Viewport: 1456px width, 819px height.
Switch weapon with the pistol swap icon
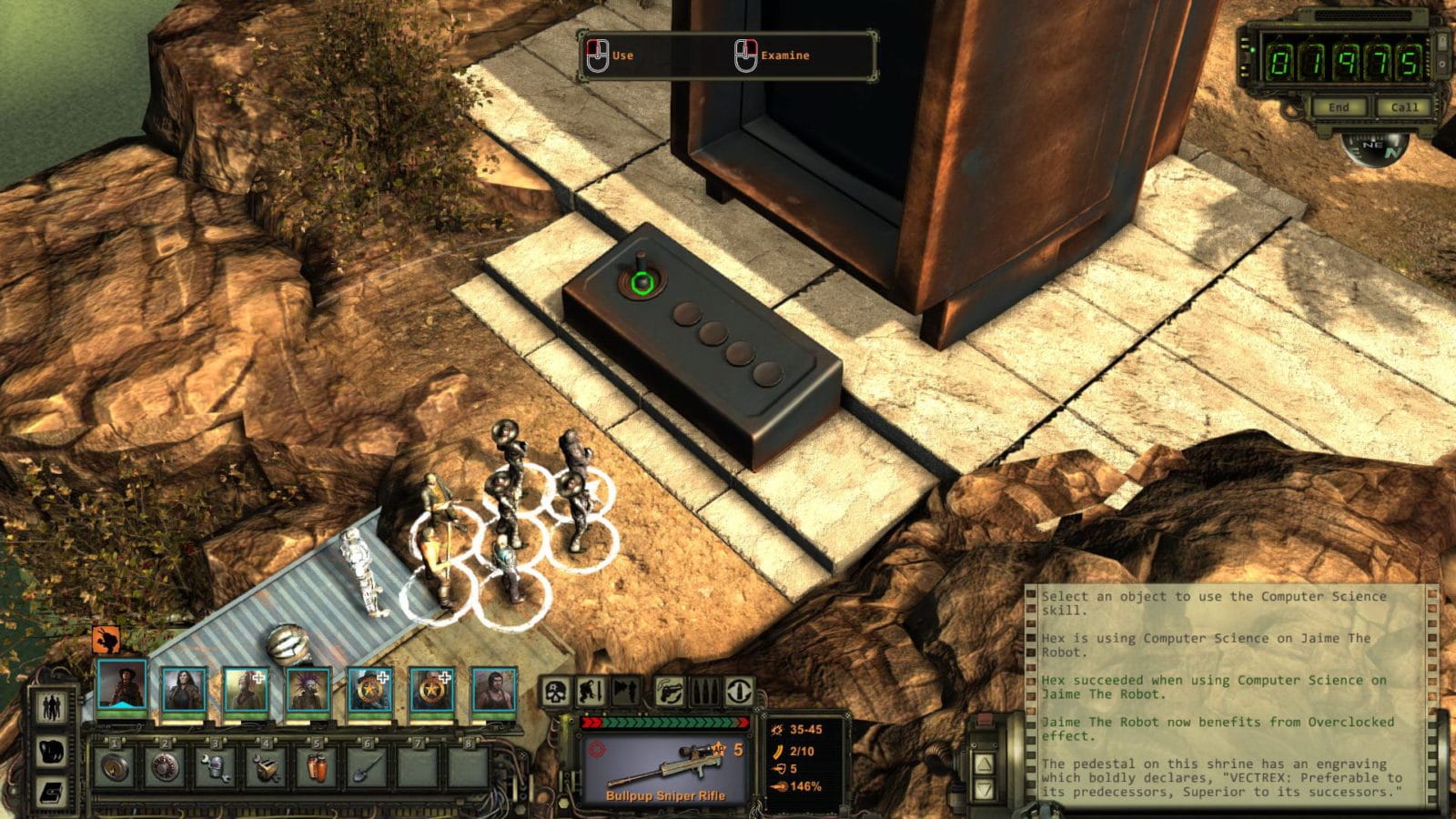[671, 693]
